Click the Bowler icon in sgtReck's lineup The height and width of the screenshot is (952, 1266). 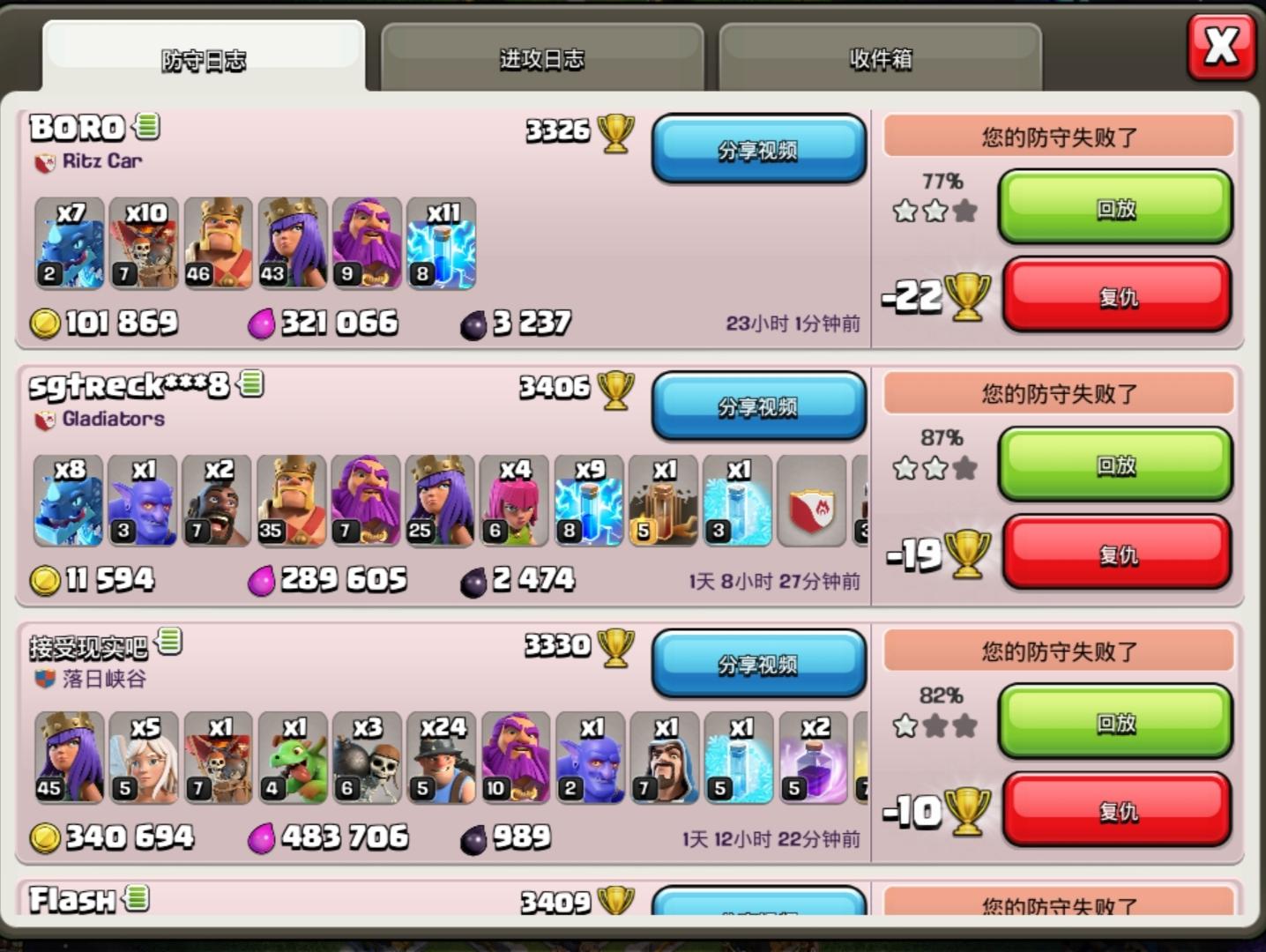click(x=142, y=501)
